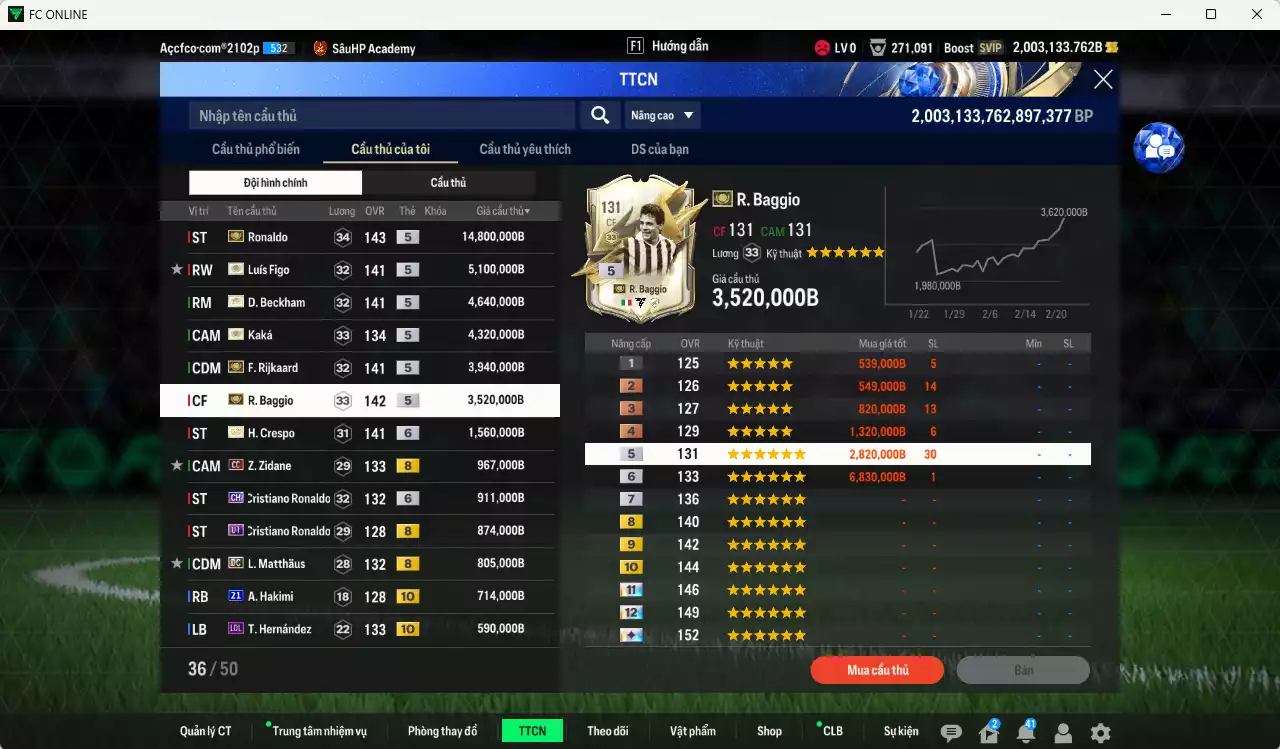Image resolution: width=1280 pixels, height=749 pixels.
Task: Toggle favorite star next to Luís Figo
Action: [x=177, y=269]
